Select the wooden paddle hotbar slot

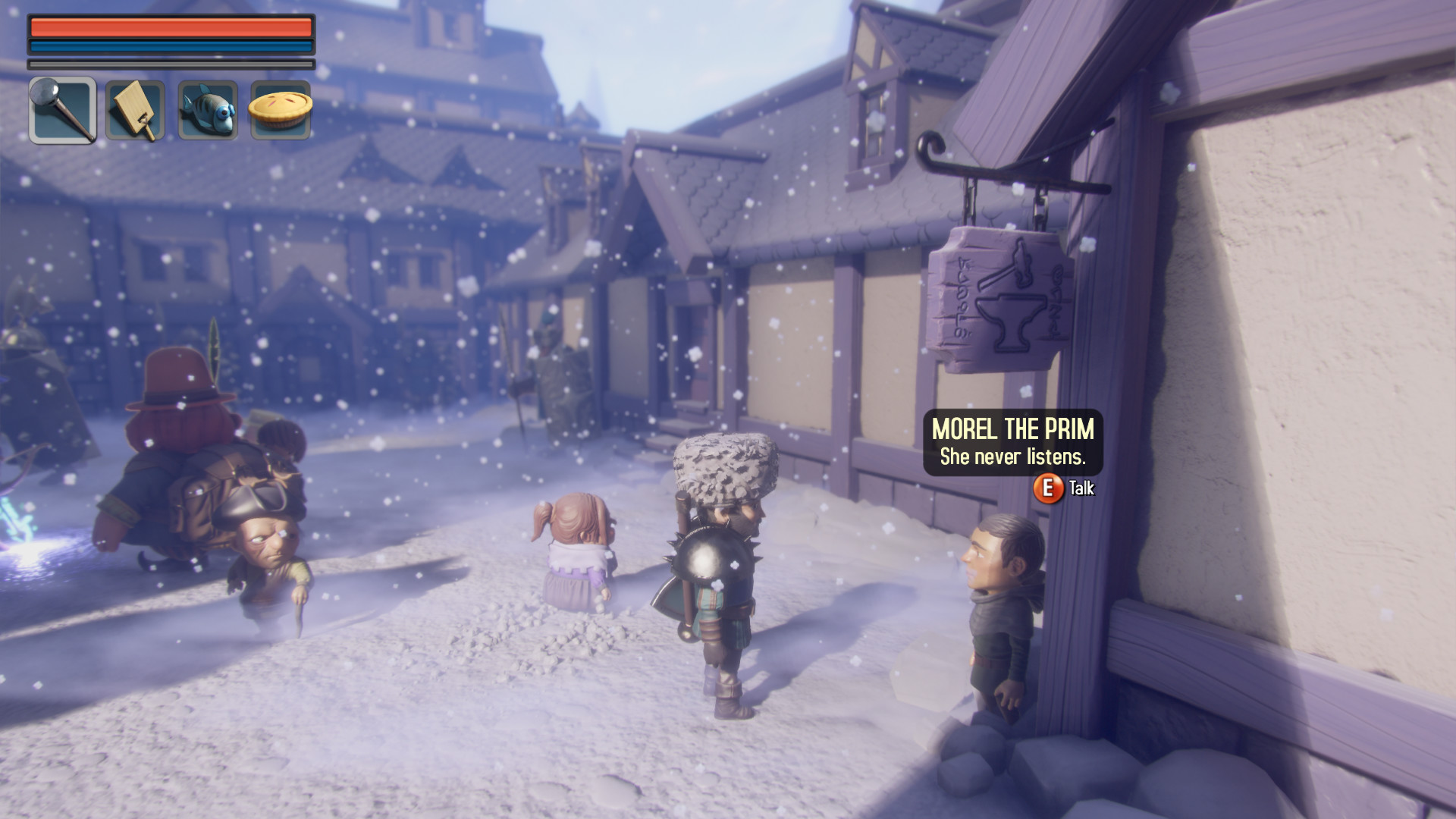[134, 110]
